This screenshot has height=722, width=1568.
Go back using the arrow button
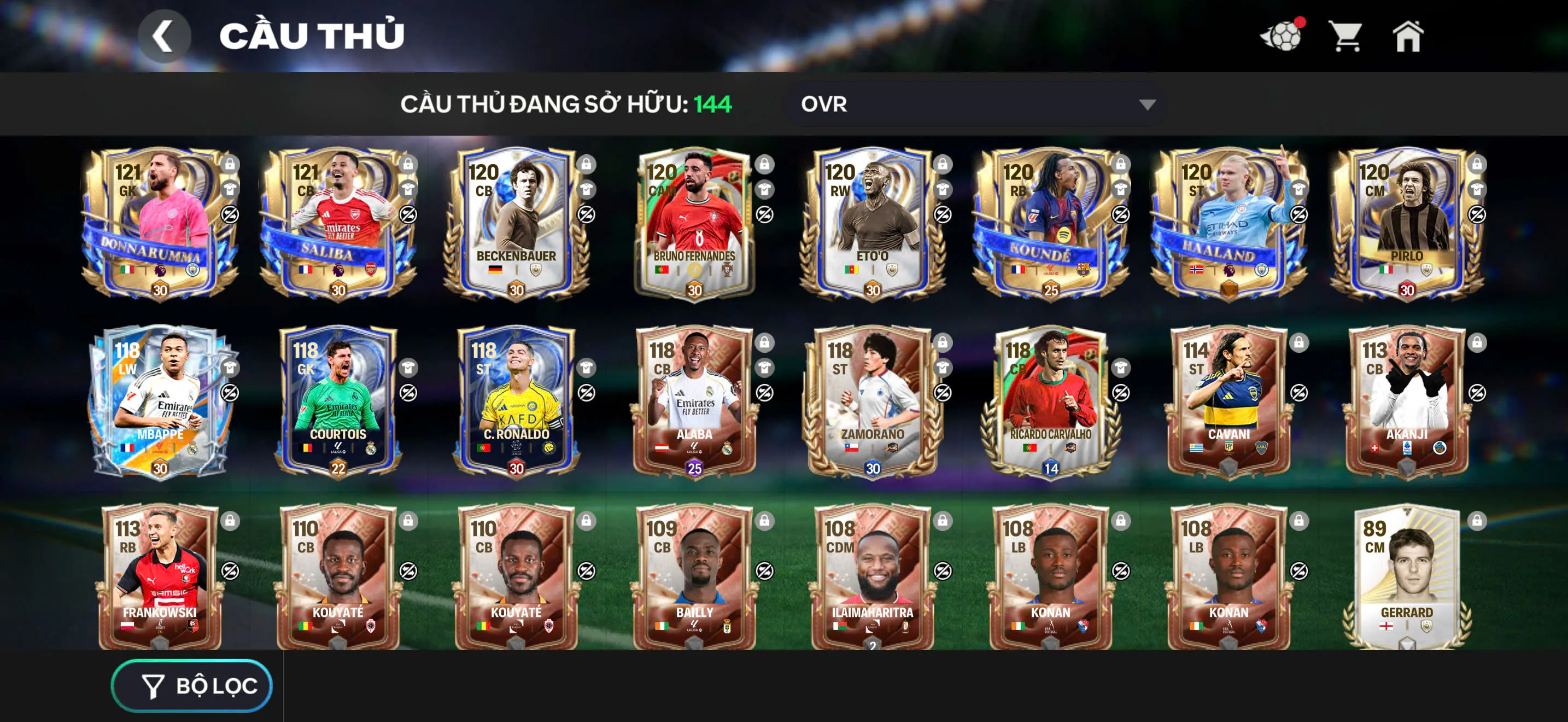163,37
